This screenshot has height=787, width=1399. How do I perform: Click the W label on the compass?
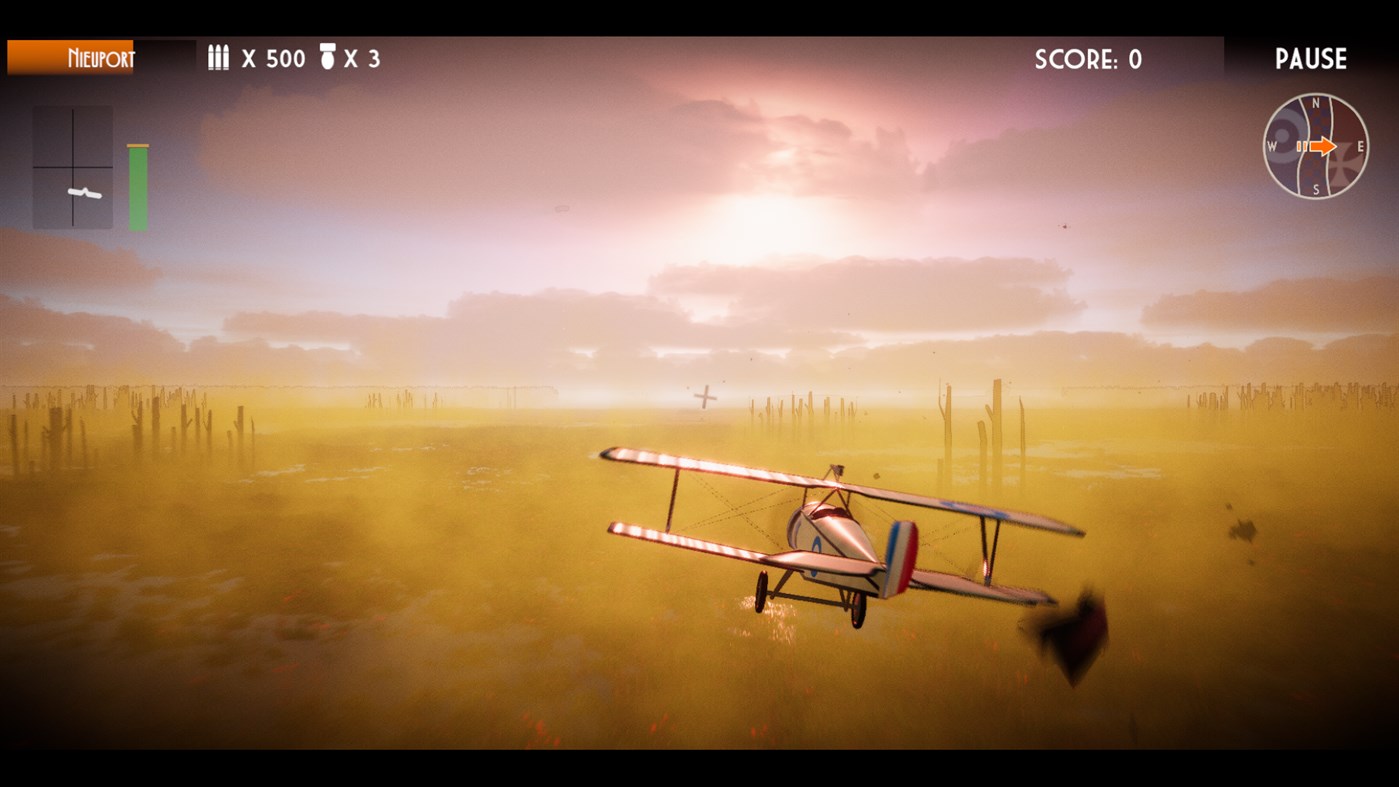pyautogui.click(x=1272, y=146)
